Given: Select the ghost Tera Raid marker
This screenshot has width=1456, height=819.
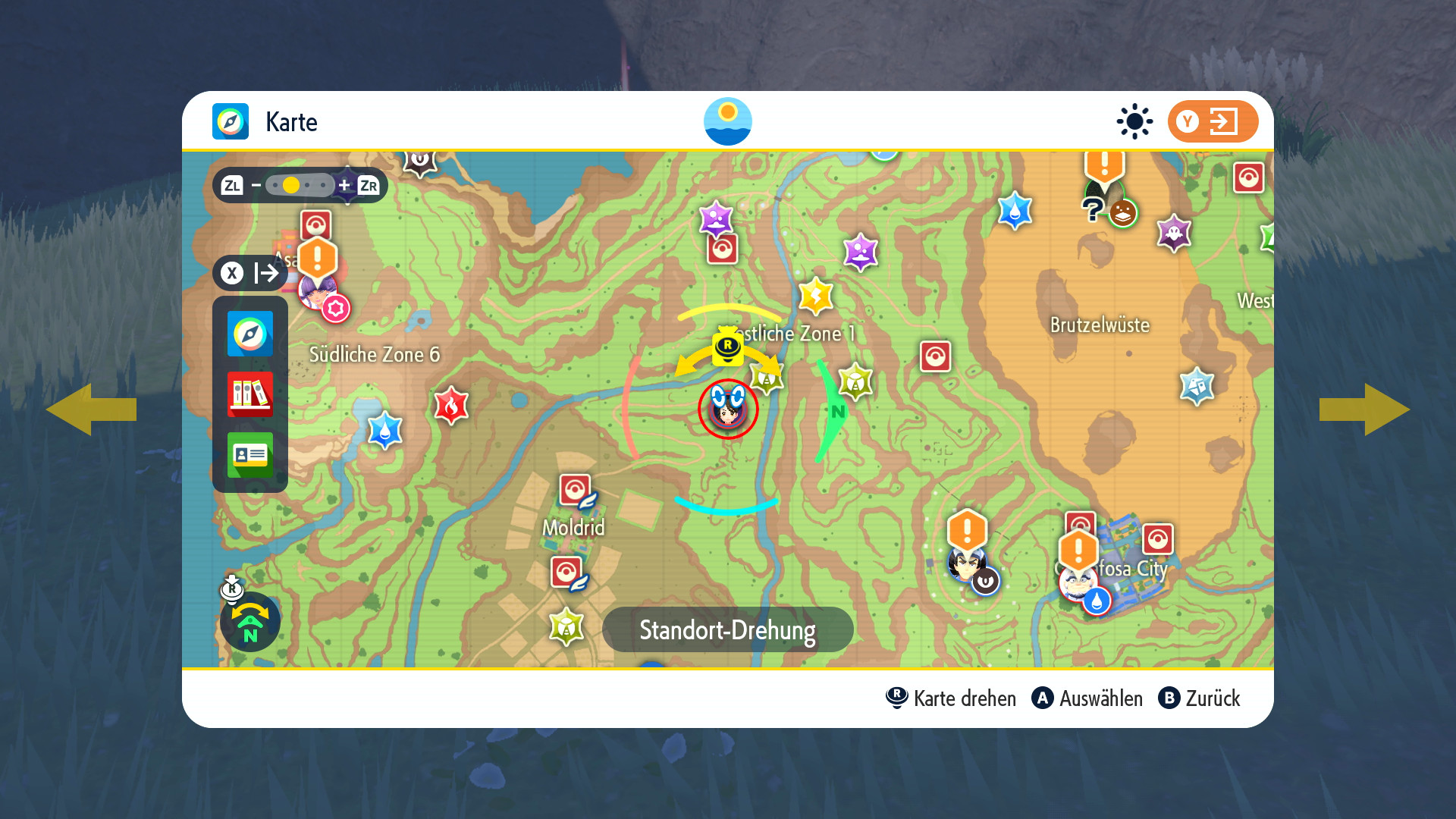Looking at the screenshot, I should pyautogui.click(x=1174, y=234).
